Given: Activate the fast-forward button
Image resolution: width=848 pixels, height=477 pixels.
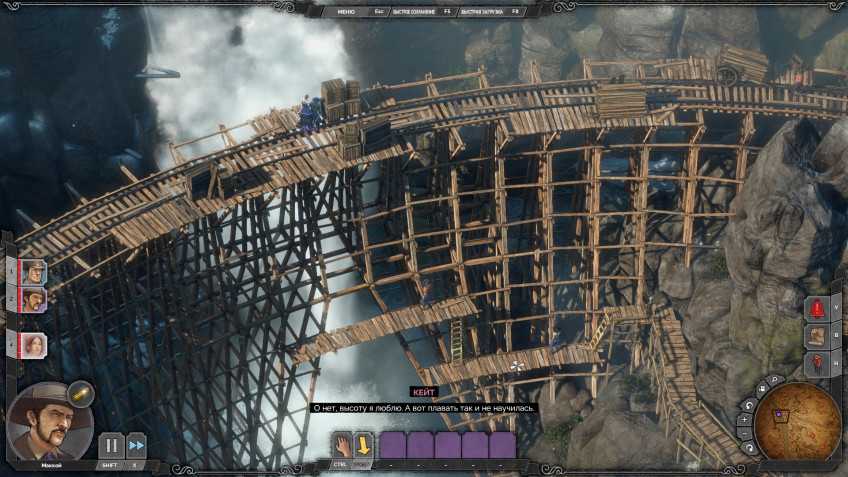Looking at the screenshot, I should click(x=136, y=446).
